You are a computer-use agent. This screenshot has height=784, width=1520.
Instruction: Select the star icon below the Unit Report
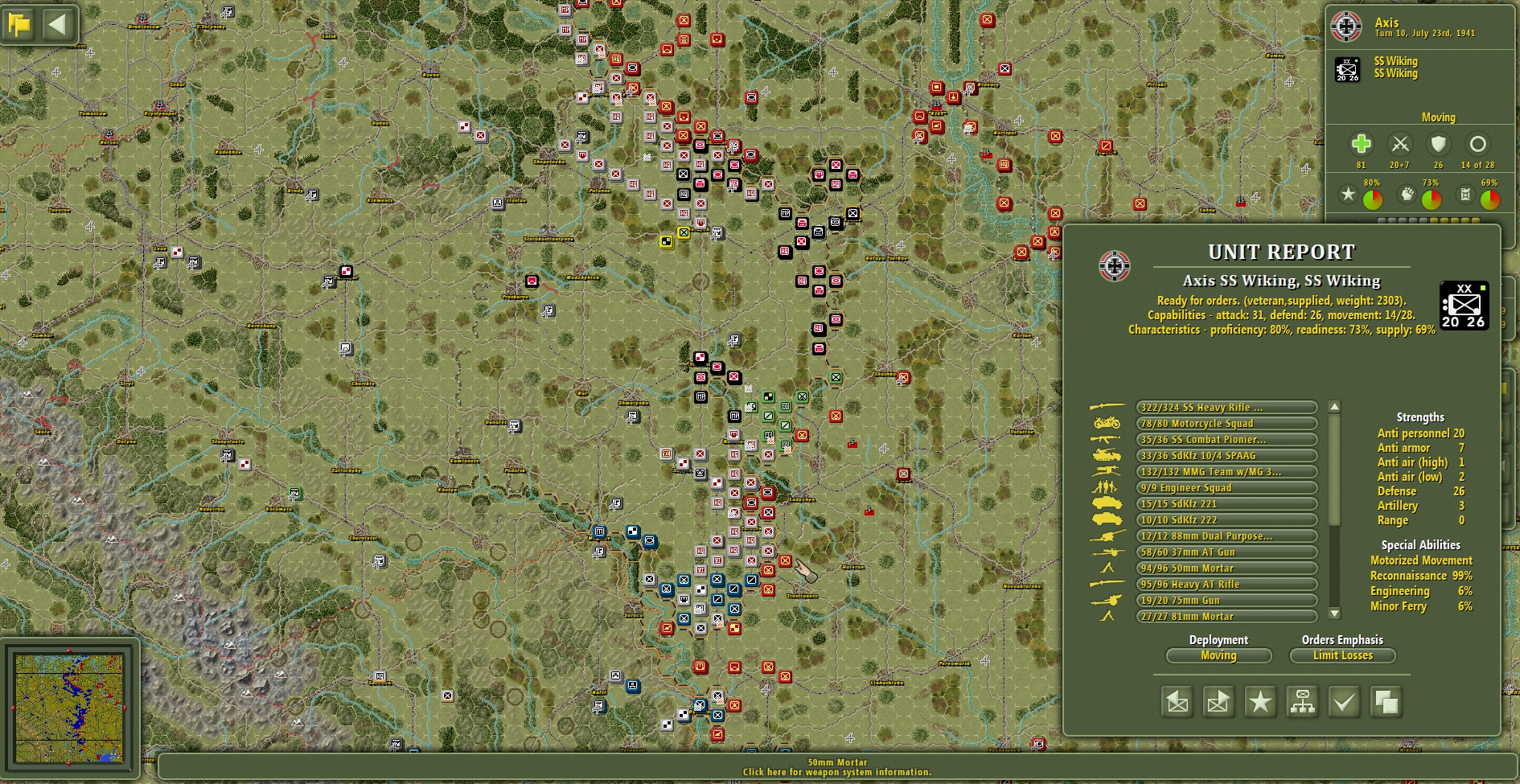tap(1259, 701)
